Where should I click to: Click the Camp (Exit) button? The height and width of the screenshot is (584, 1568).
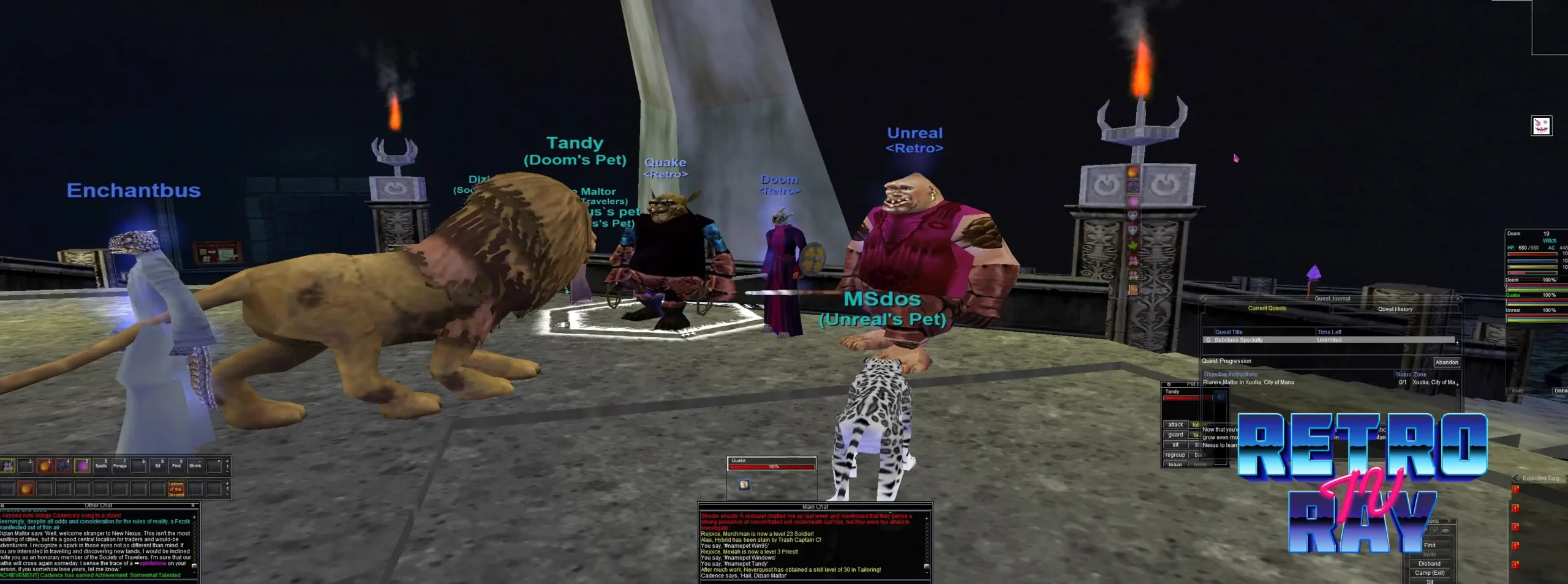(1429, 573)
